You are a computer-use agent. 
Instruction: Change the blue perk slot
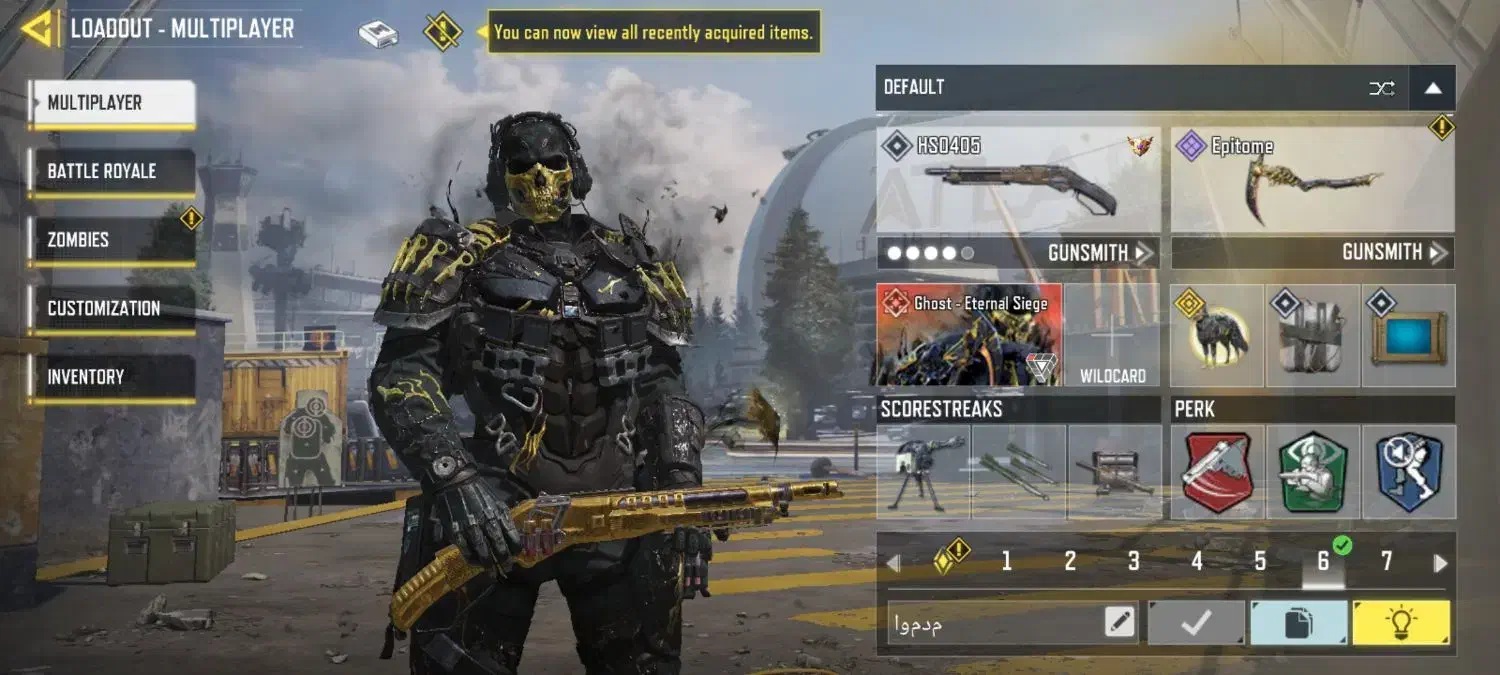coord(1408,472)
